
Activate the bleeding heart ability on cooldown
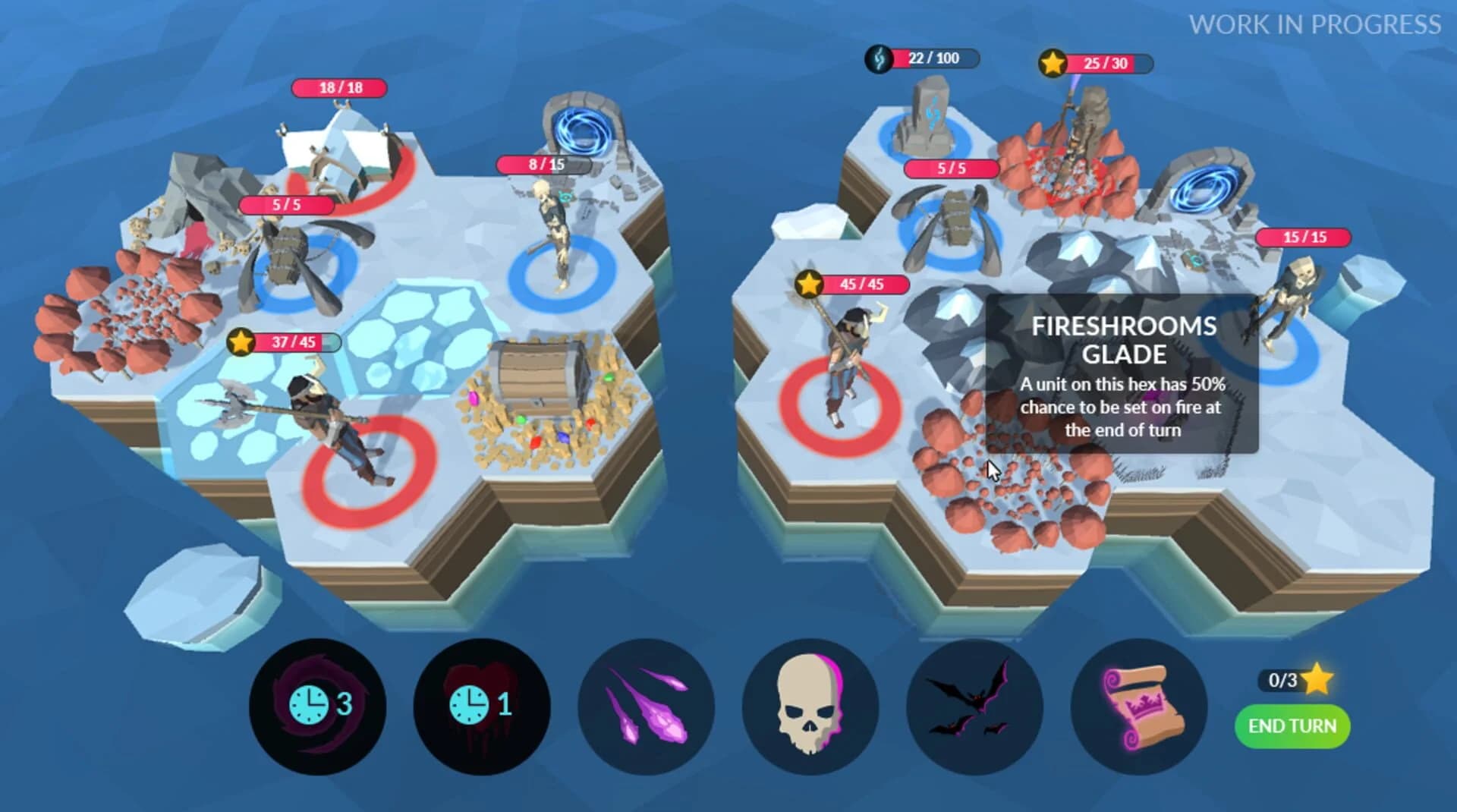pos(480,707)
